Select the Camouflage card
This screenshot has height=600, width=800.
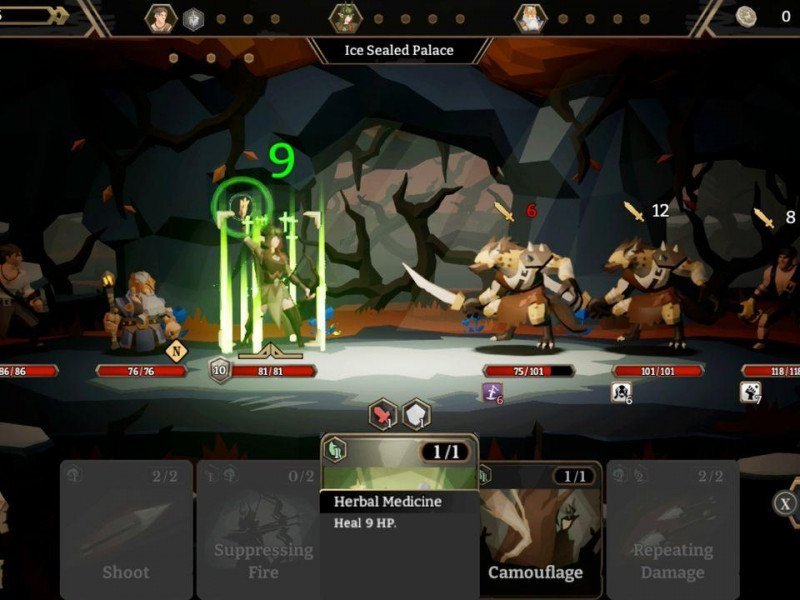(539, 530)
